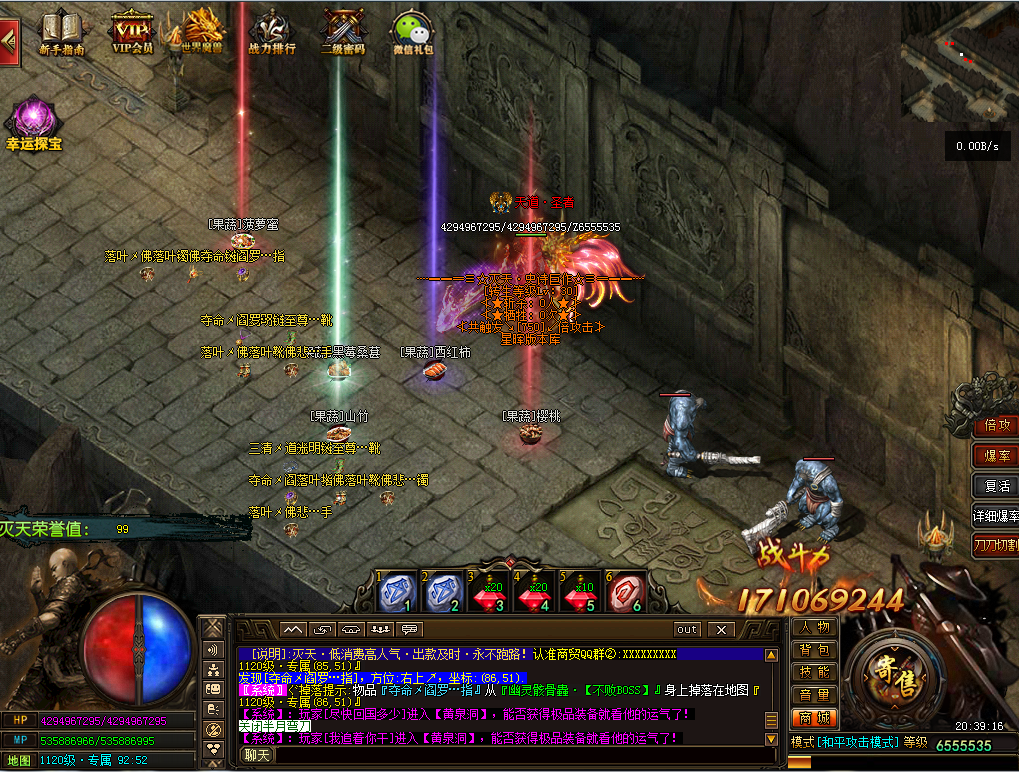Viewport: 1019px width, 772px height.
Task: Open the 技能 skills panel
Action: 815,672
